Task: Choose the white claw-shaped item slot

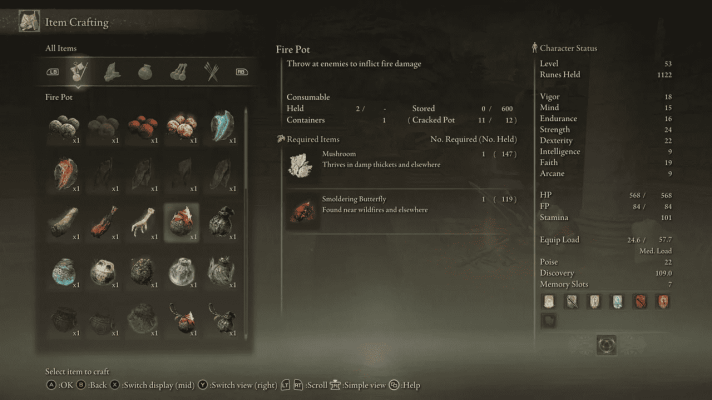Action: pos(142,222)
